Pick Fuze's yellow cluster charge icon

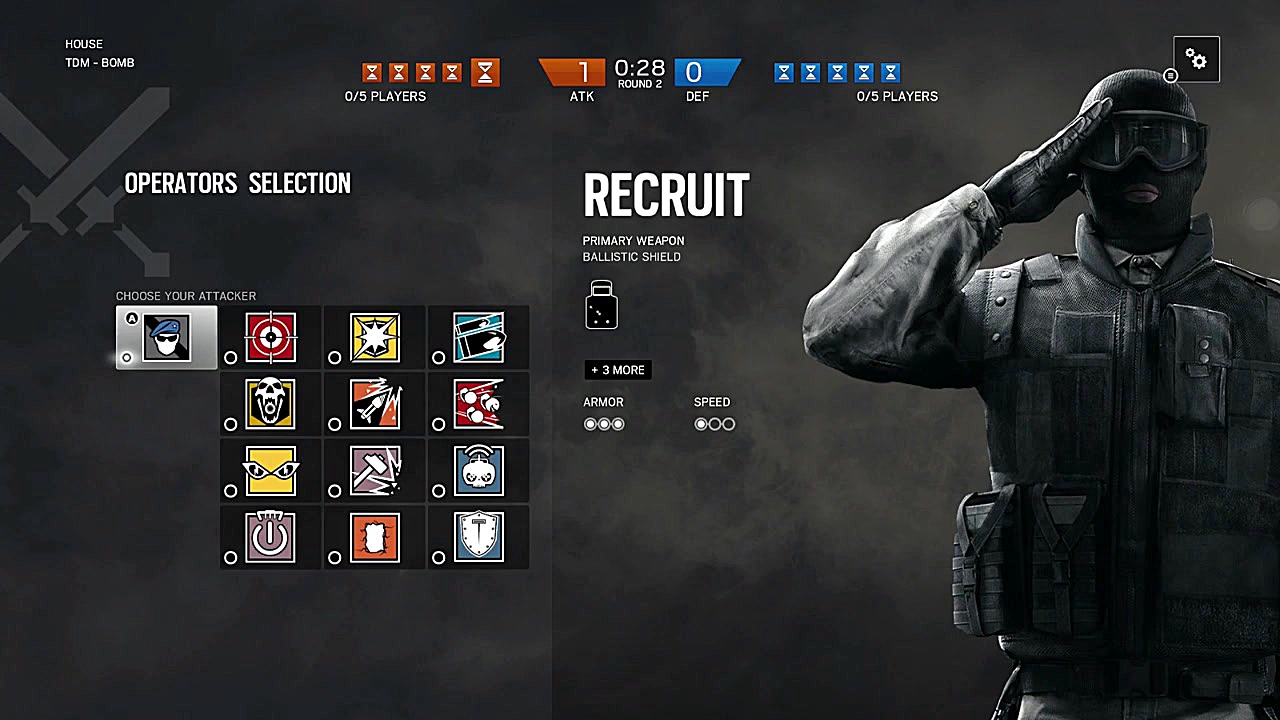[374, 337]
